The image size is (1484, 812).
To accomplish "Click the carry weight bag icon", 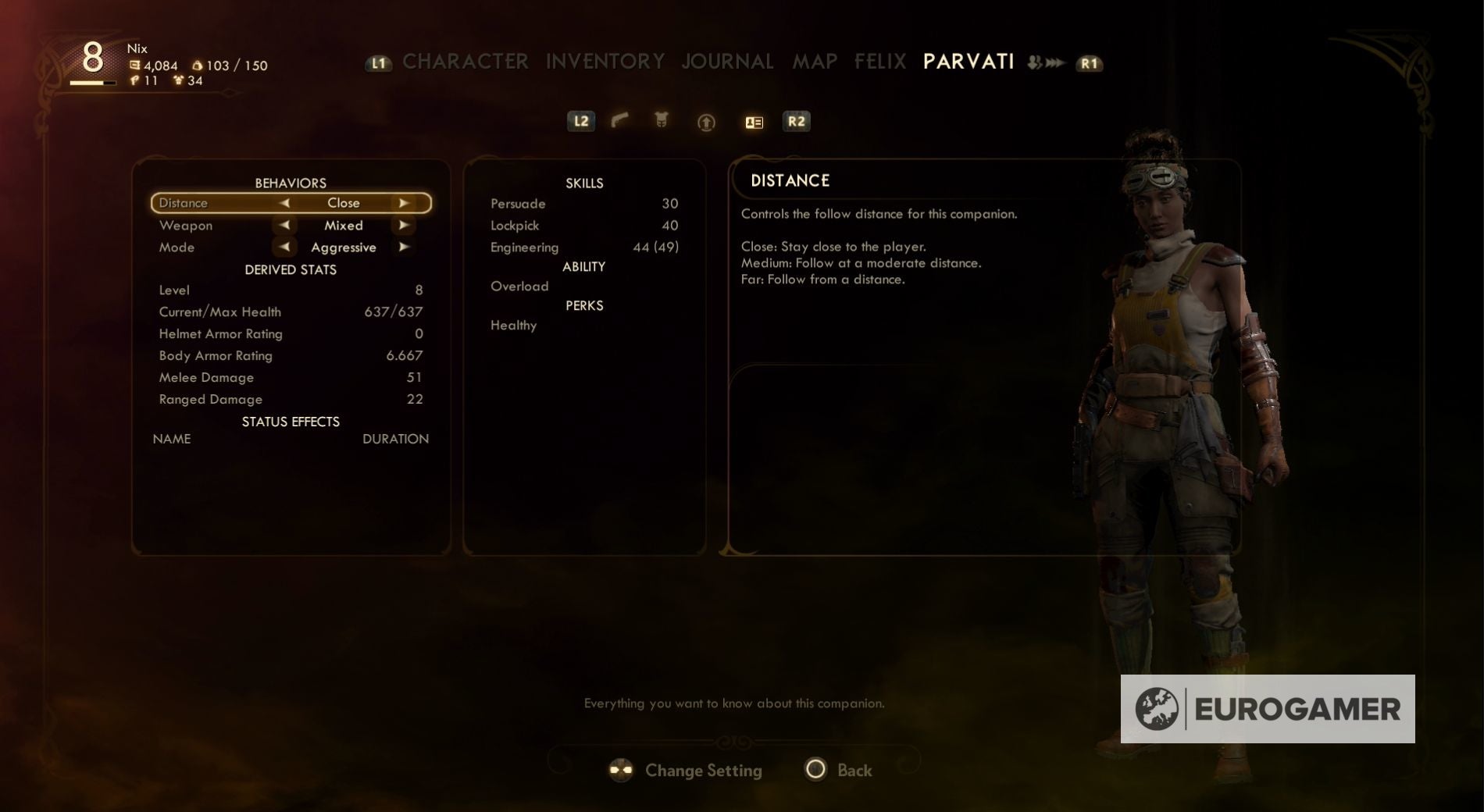I will tap(198, 66).
